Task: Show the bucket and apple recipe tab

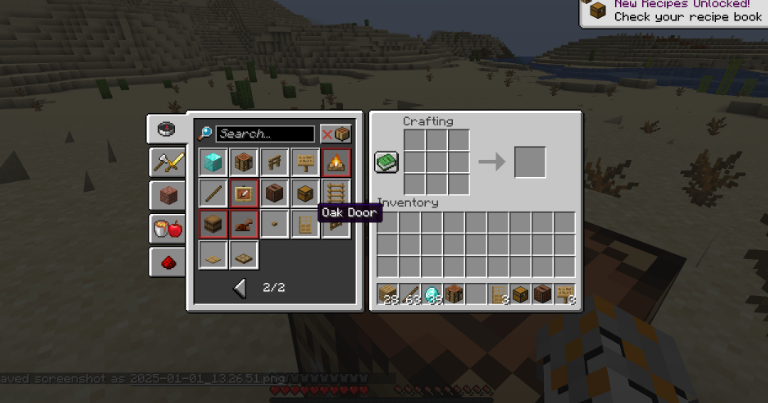Action: (166, 228)
